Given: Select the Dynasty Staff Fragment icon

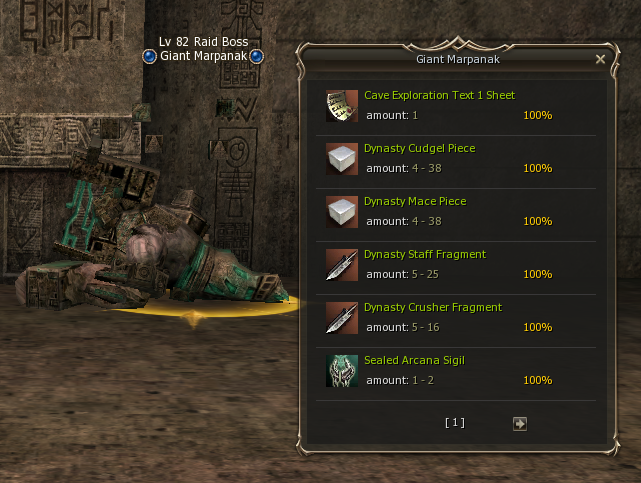Looking at the screenshot, I should click(341, 264).
